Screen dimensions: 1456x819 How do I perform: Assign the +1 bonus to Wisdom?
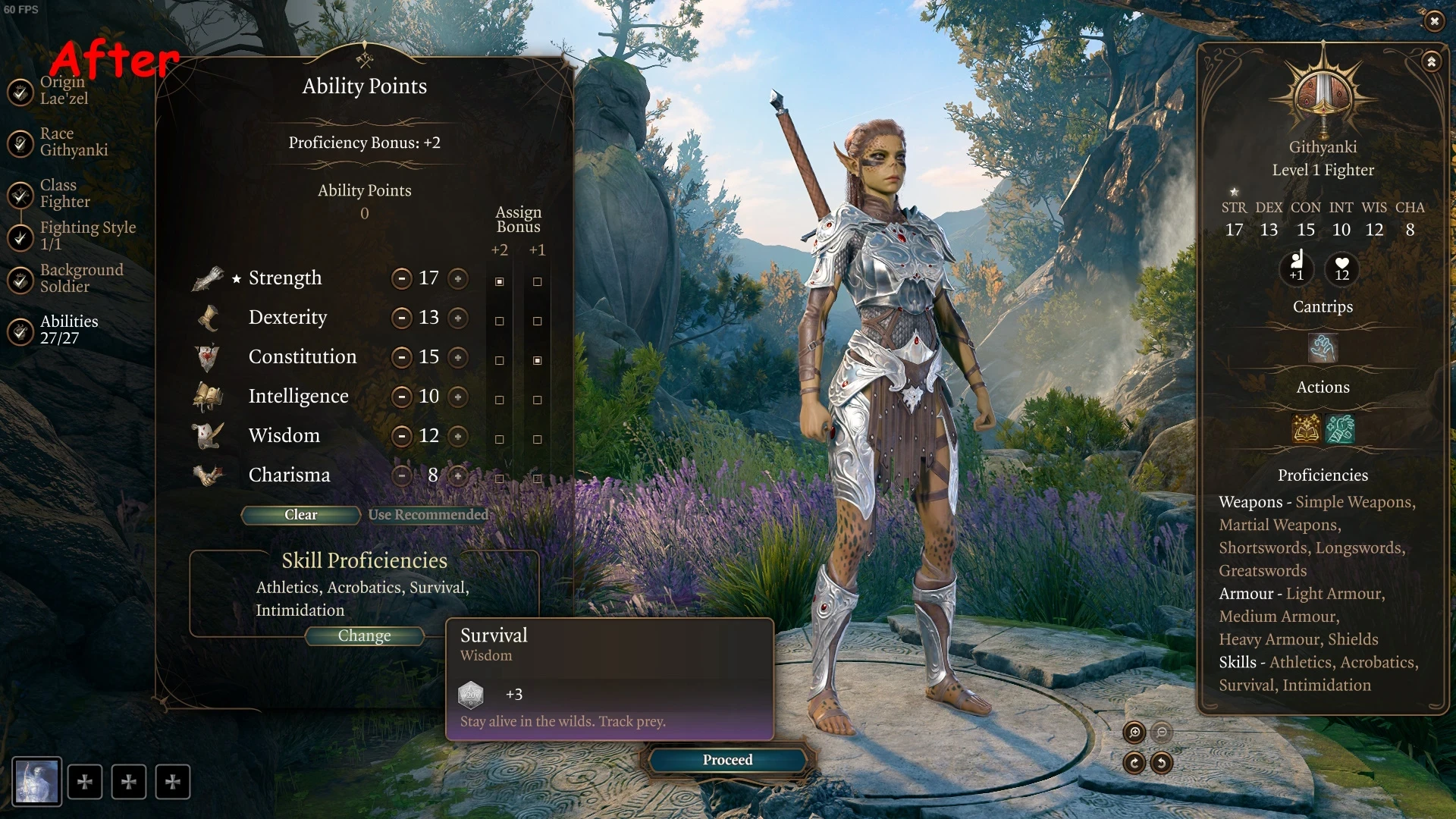click(537, 439)
